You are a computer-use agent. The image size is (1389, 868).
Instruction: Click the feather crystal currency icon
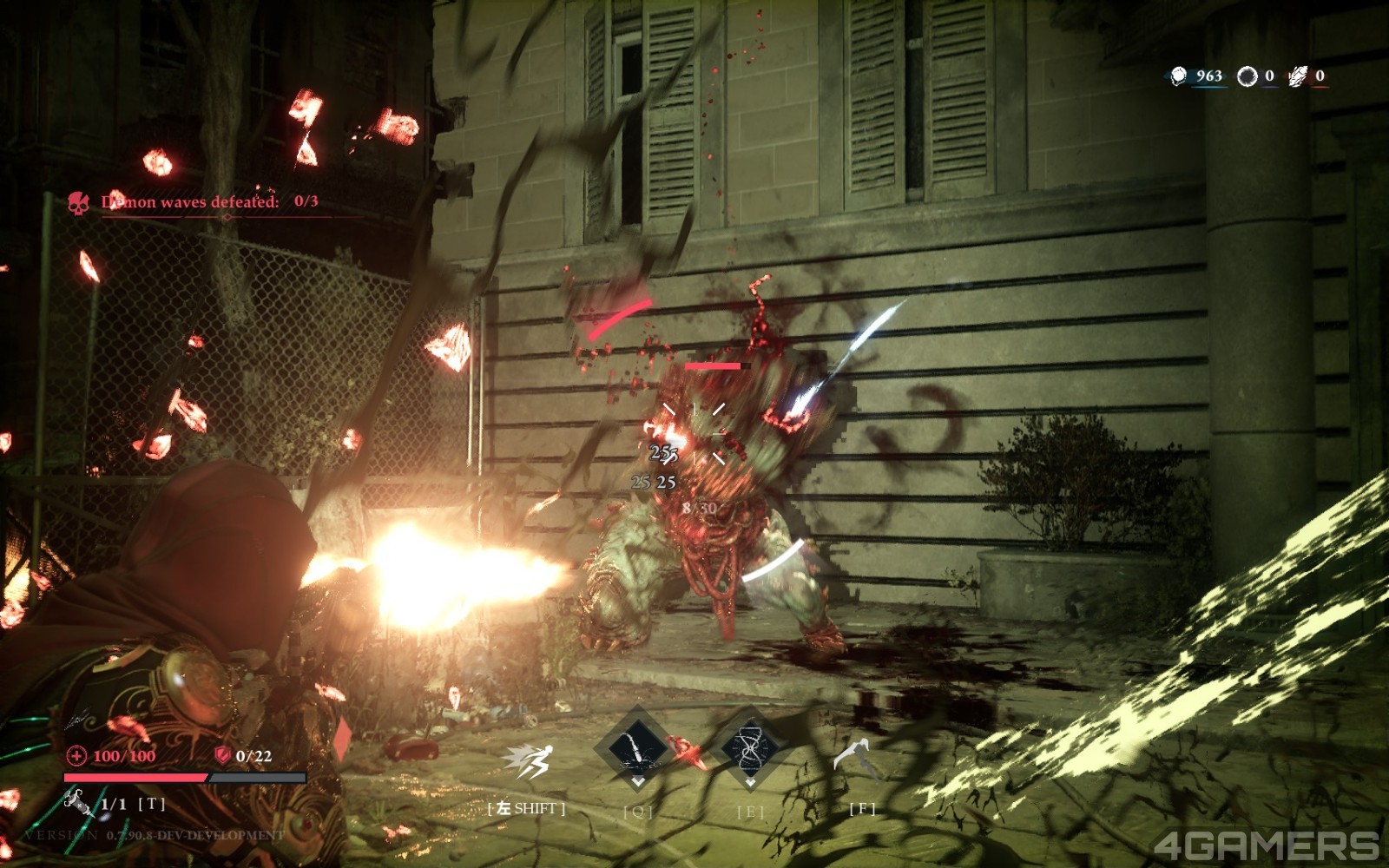[1297, 76]
